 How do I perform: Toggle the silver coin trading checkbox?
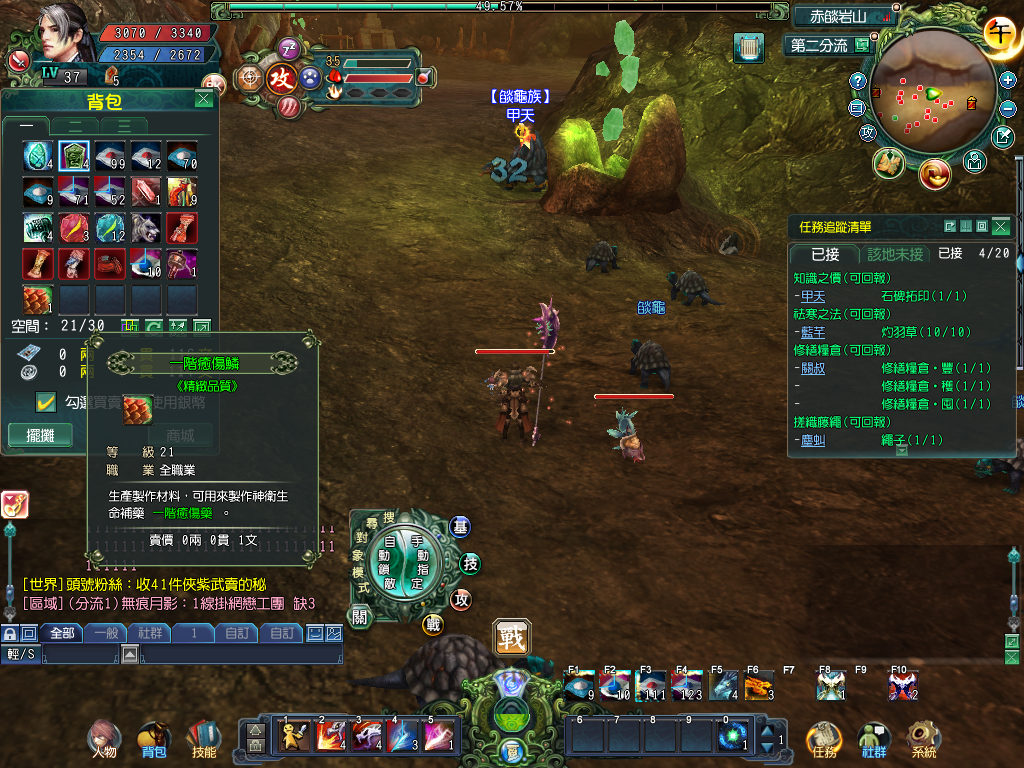tap(45, 401)
